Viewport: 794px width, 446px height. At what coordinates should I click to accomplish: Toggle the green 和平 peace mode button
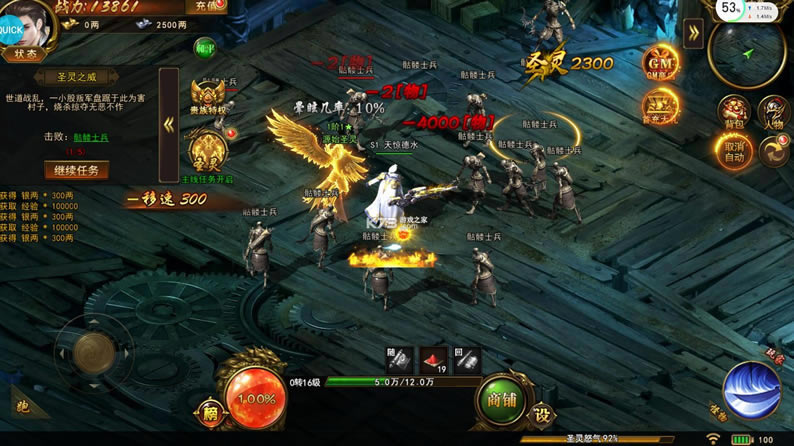point(205,47)
